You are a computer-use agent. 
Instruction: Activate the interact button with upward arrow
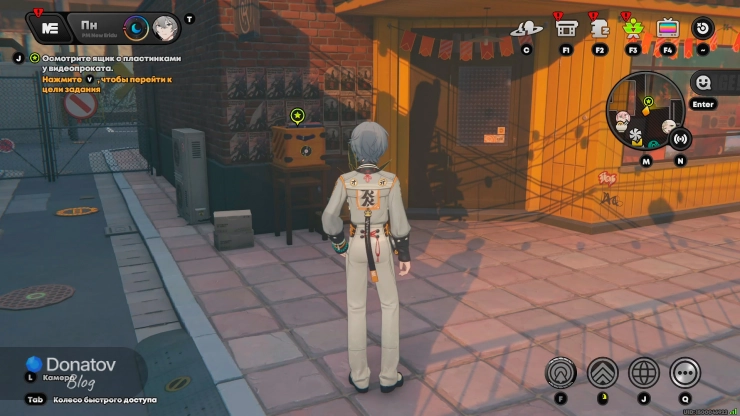[560, 372]
